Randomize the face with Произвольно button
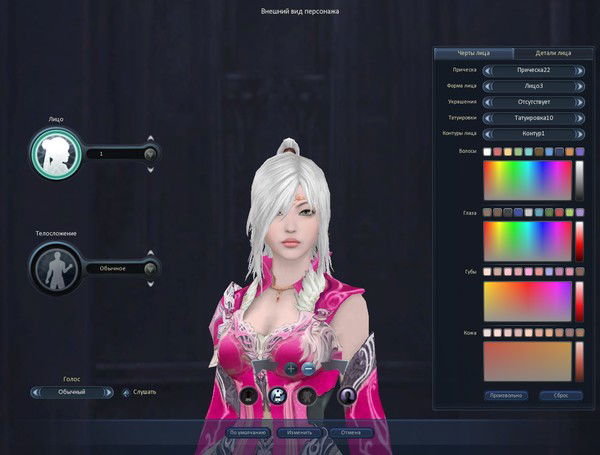600x455 pixels. [505, 395]
